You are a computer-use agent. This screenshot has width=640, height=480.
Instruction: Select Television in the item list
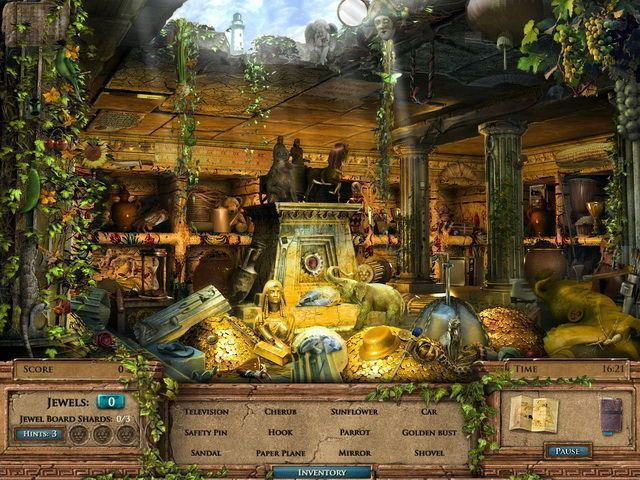(x=206, y=411)
